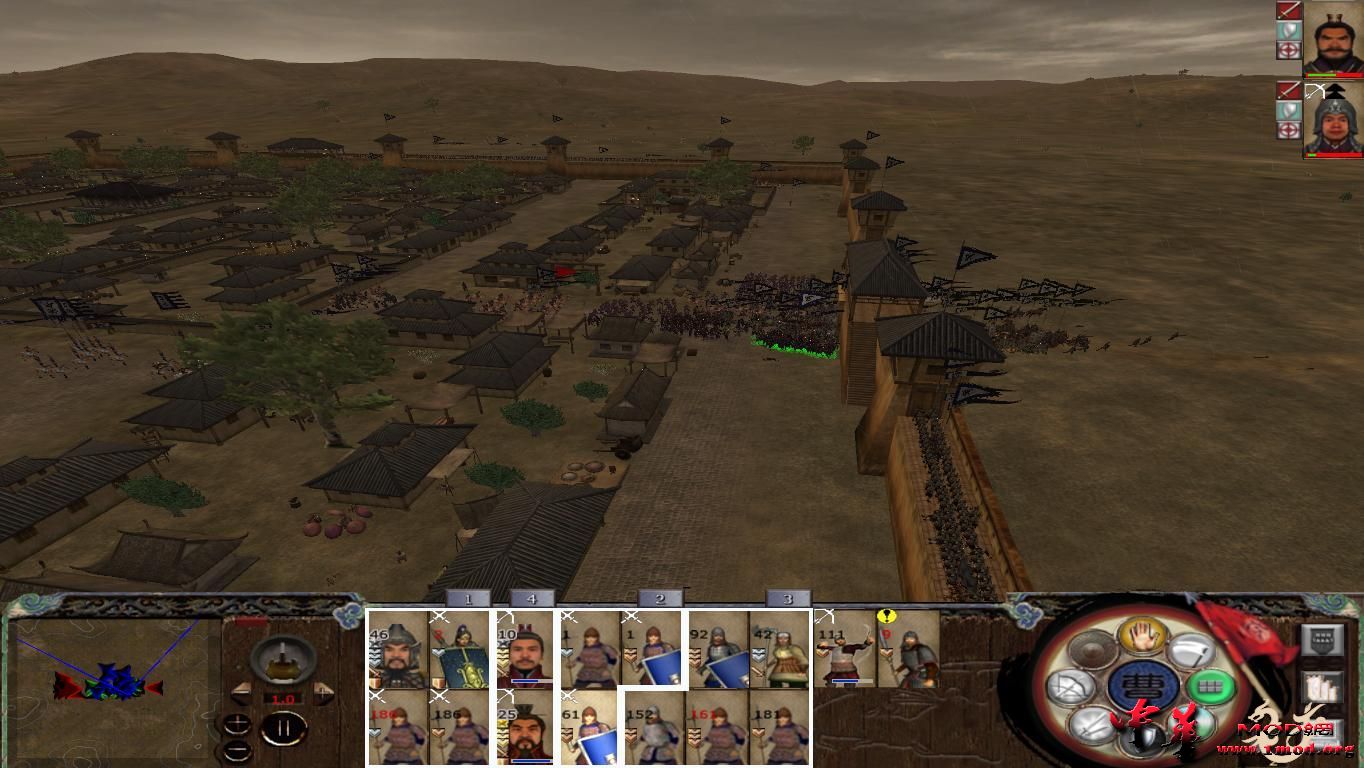Viewport: 1364px width, 768px height.
Task: Click the axe weapon icon in the radial control
Action: click(x=1193, y=649)
